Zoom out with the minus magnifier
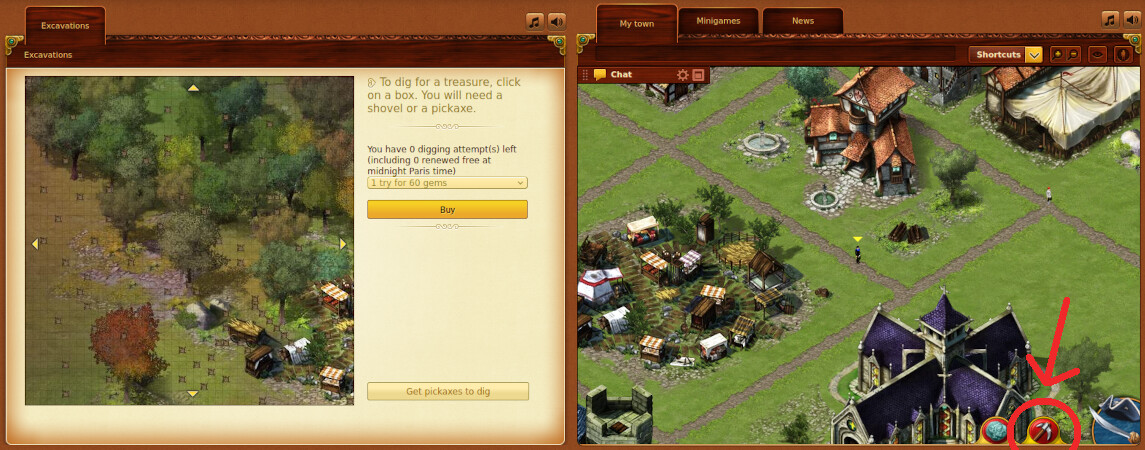 (x=1073, y=54)
